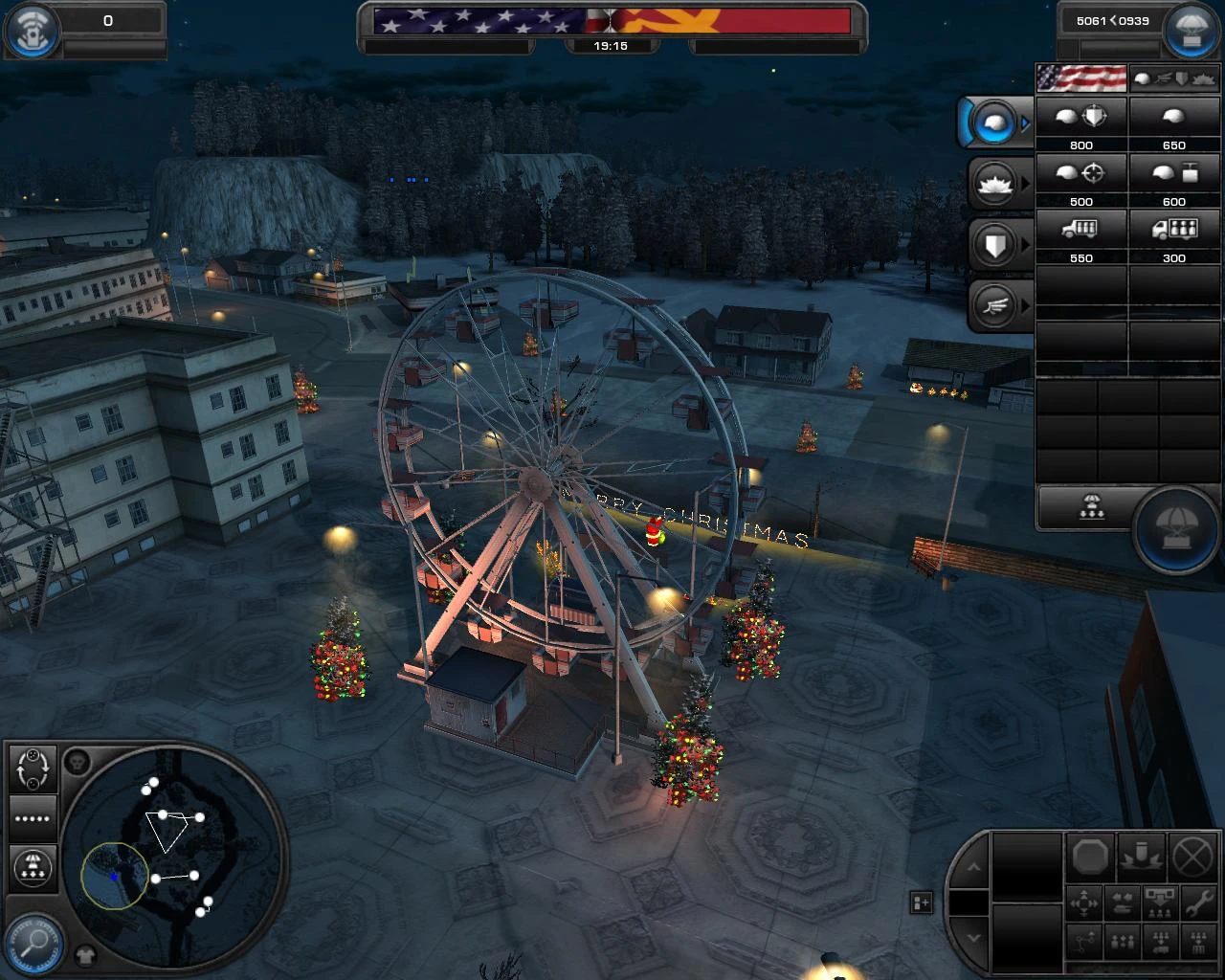
Task: Expand the support unit category
Action: click(995, 184)
